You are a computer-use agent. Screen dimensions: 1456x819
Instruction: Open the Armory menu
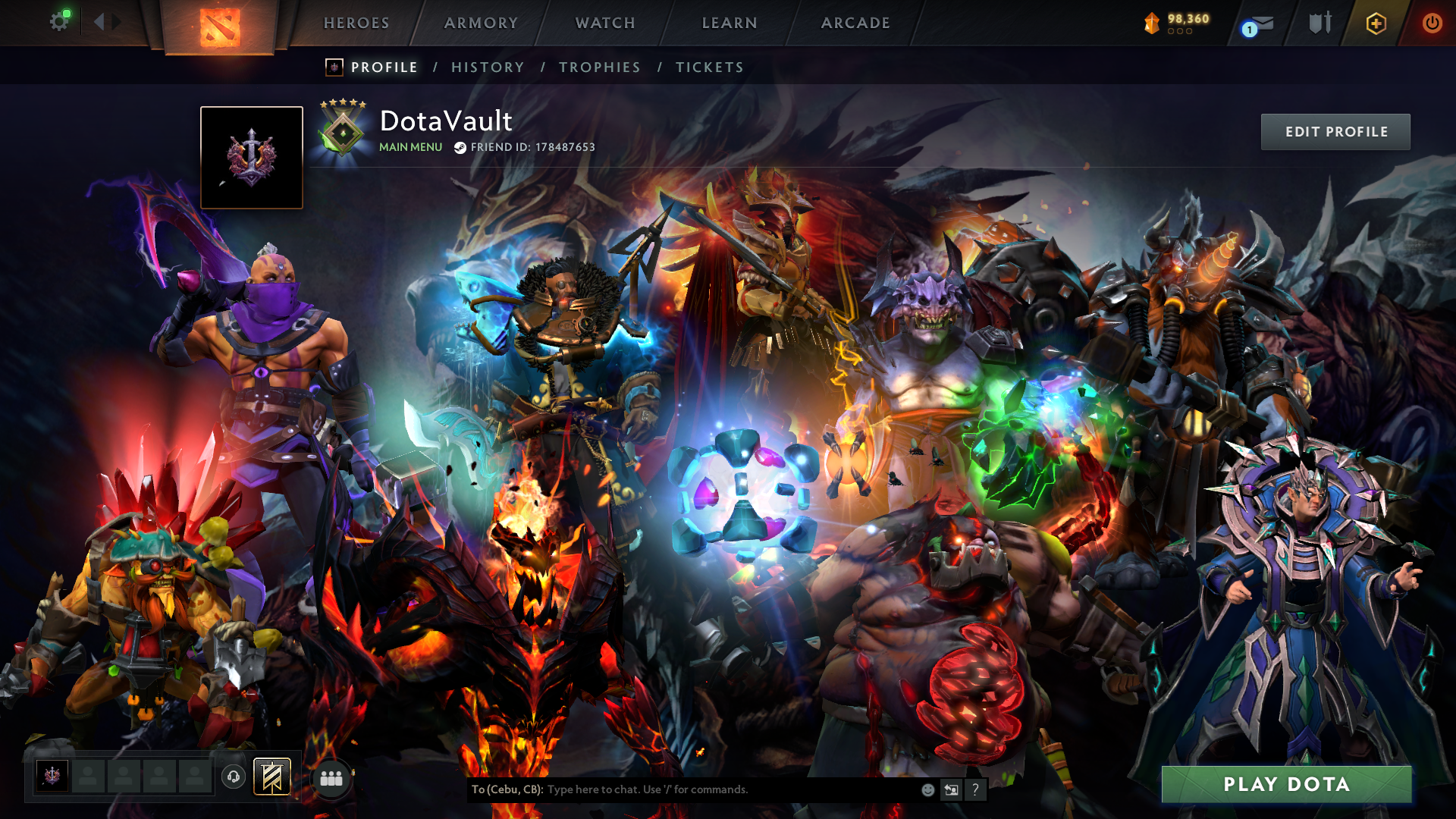tap(481, 23)
